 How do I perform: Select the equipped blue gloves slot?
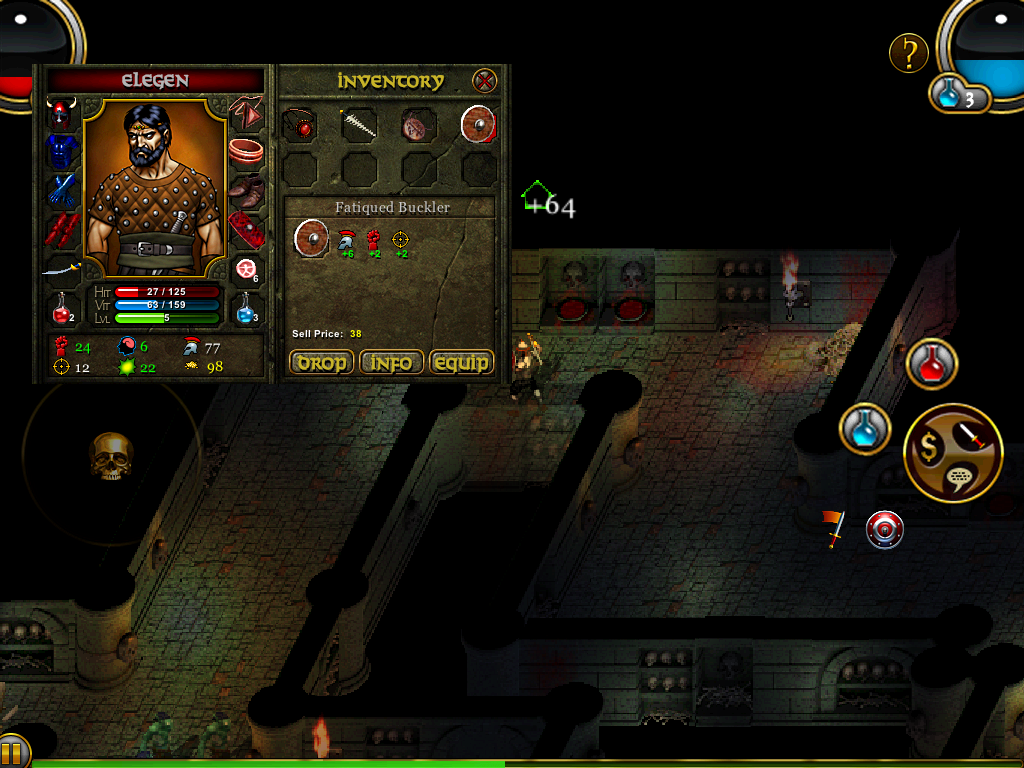click(x=62, y=189)
